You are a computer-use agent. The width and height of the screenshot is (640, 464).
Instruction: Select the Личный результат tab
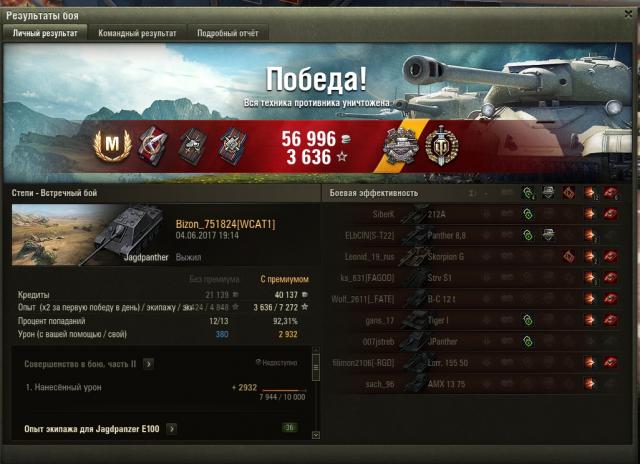(45, 33)
